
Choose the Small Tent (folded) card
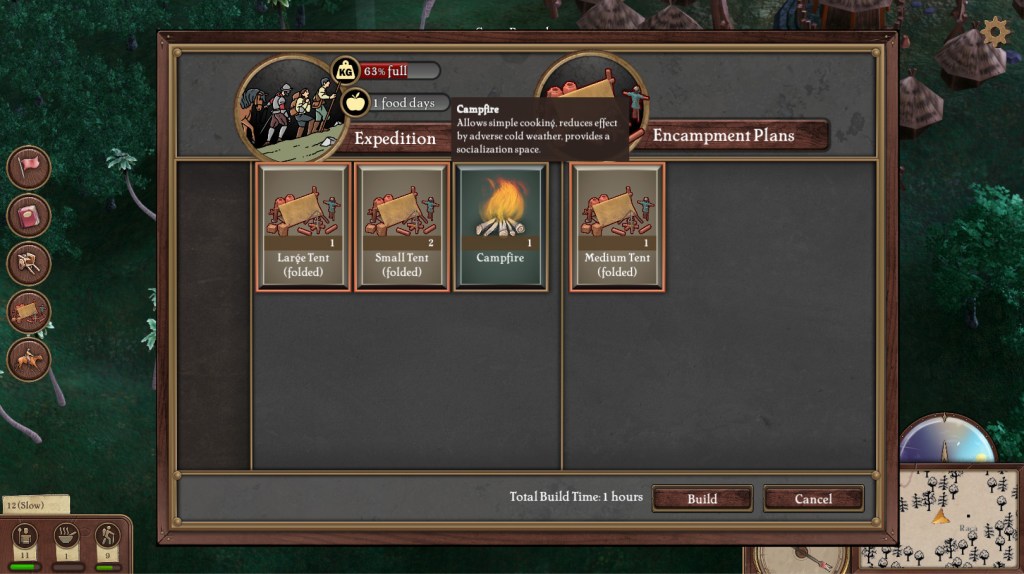point(402,227)
